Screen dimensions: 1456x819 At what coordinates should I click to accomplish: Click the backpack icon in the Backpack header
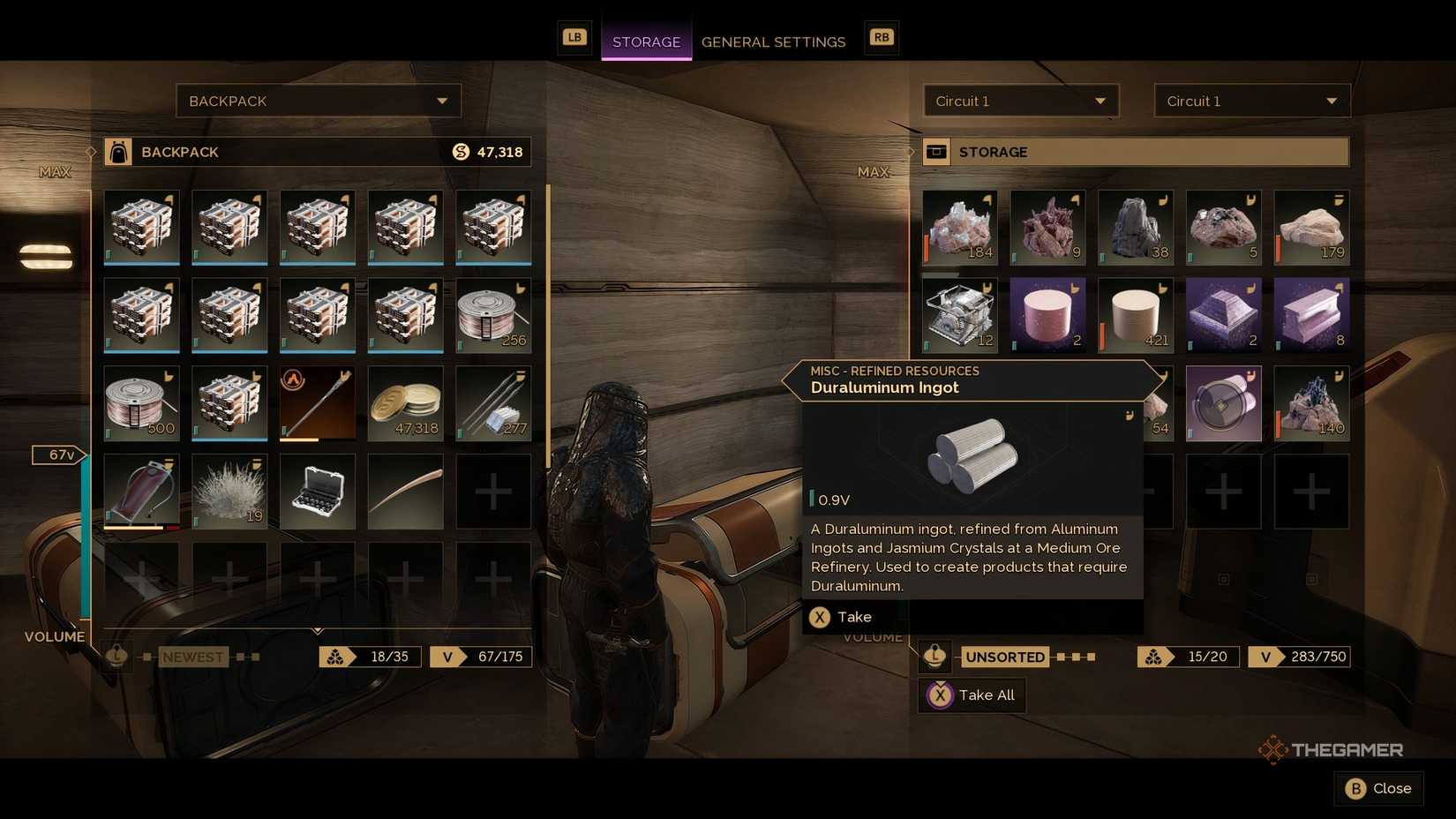(117, 152)
